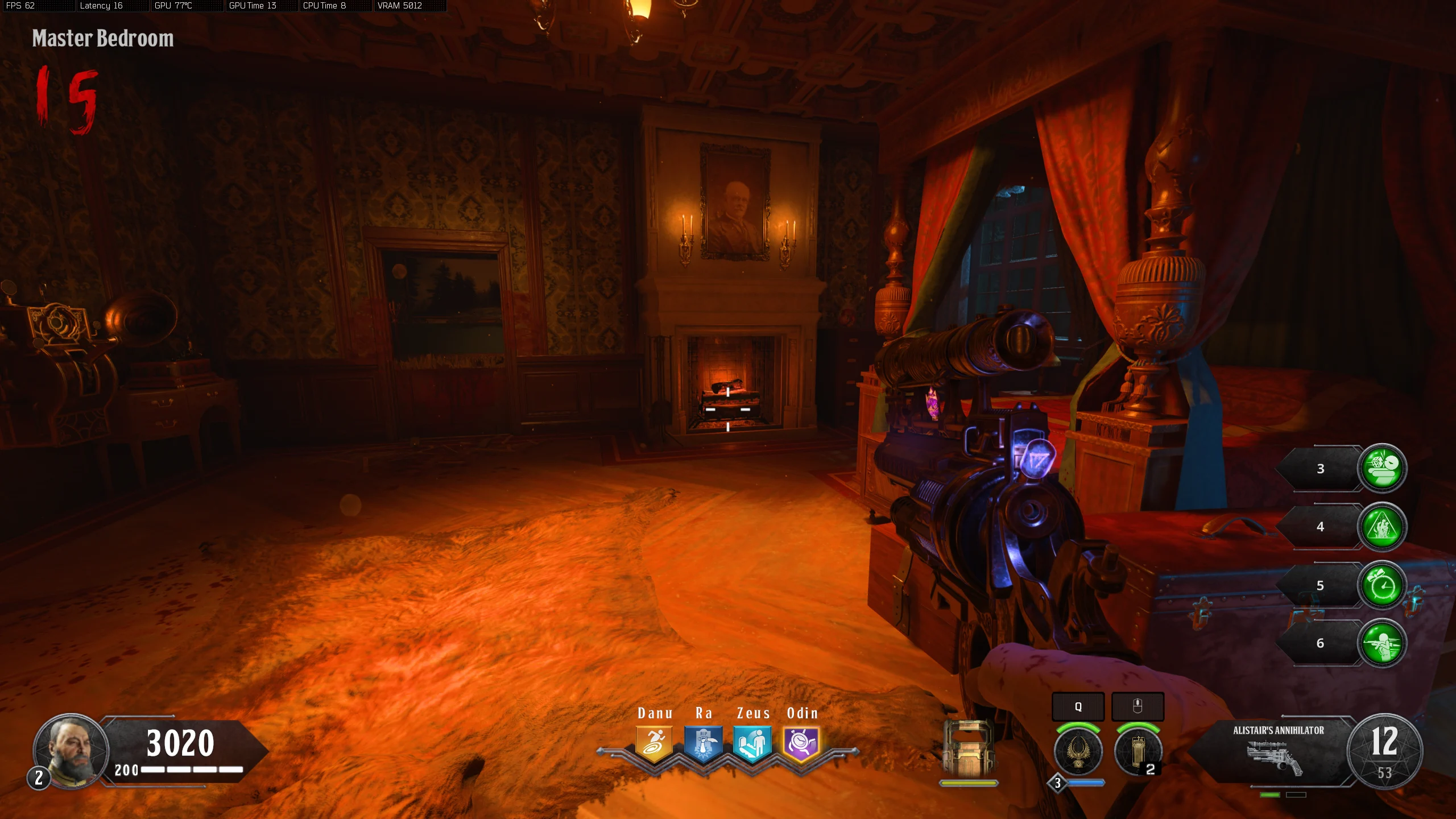Select the Zeus perk icon
Viewport: 1456px width, 819px height.
point(752,743)
